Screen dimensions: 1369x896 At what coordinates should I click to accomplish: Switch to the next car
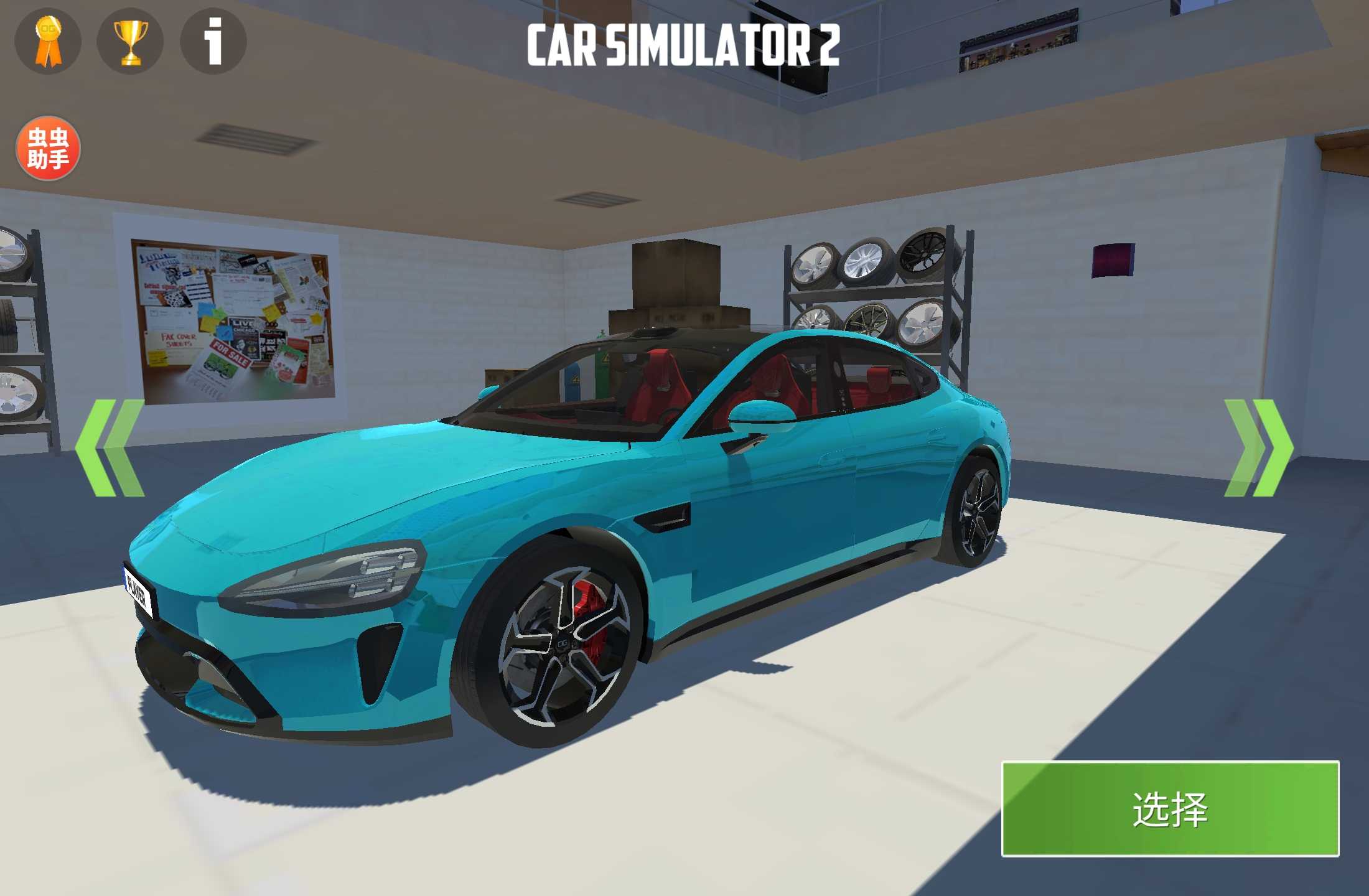(1258, 448)
